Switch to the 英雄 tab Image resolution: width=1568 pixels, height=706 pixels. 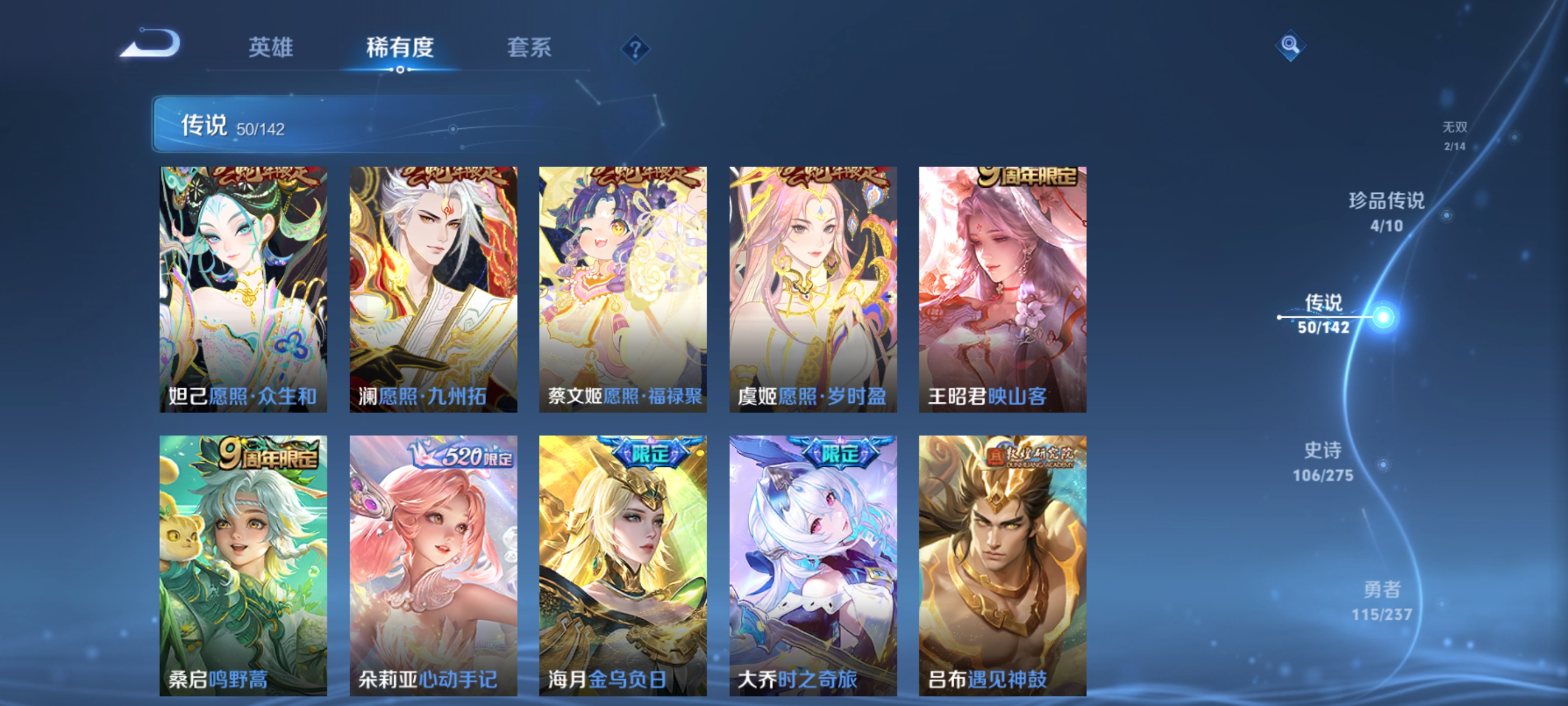pos(270,49)
